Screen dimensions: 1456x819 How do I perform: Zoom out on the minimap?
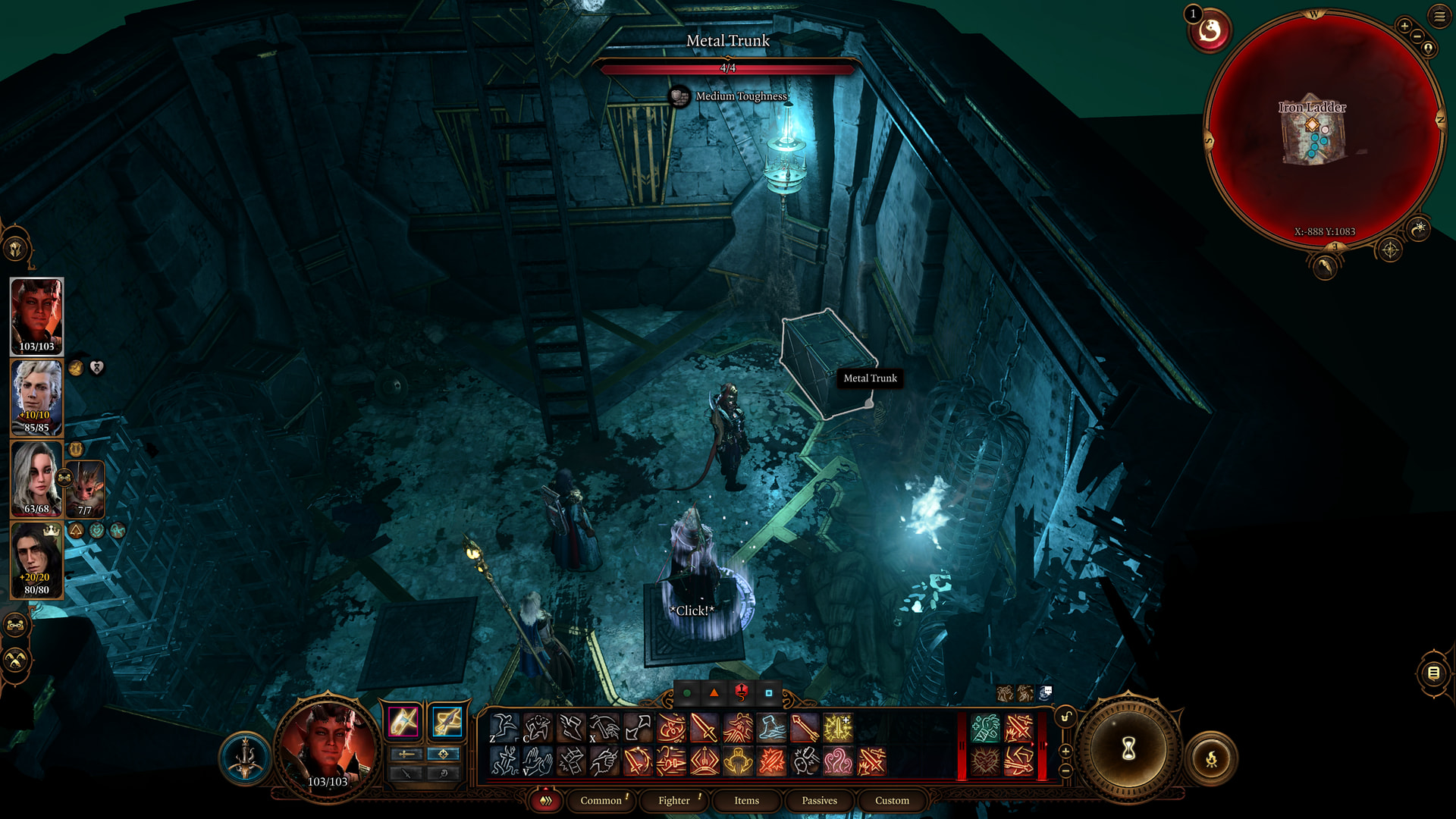1417,36
